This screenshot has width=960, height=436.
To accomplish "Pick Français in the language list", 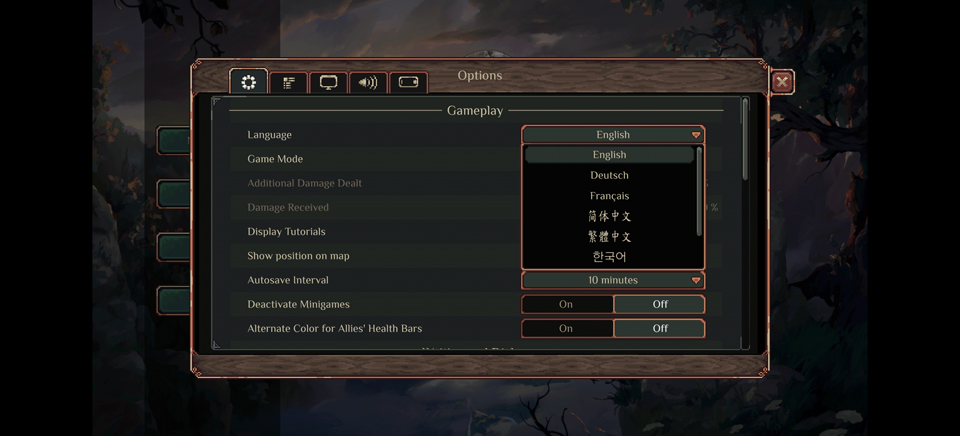I will pos(609,196).
